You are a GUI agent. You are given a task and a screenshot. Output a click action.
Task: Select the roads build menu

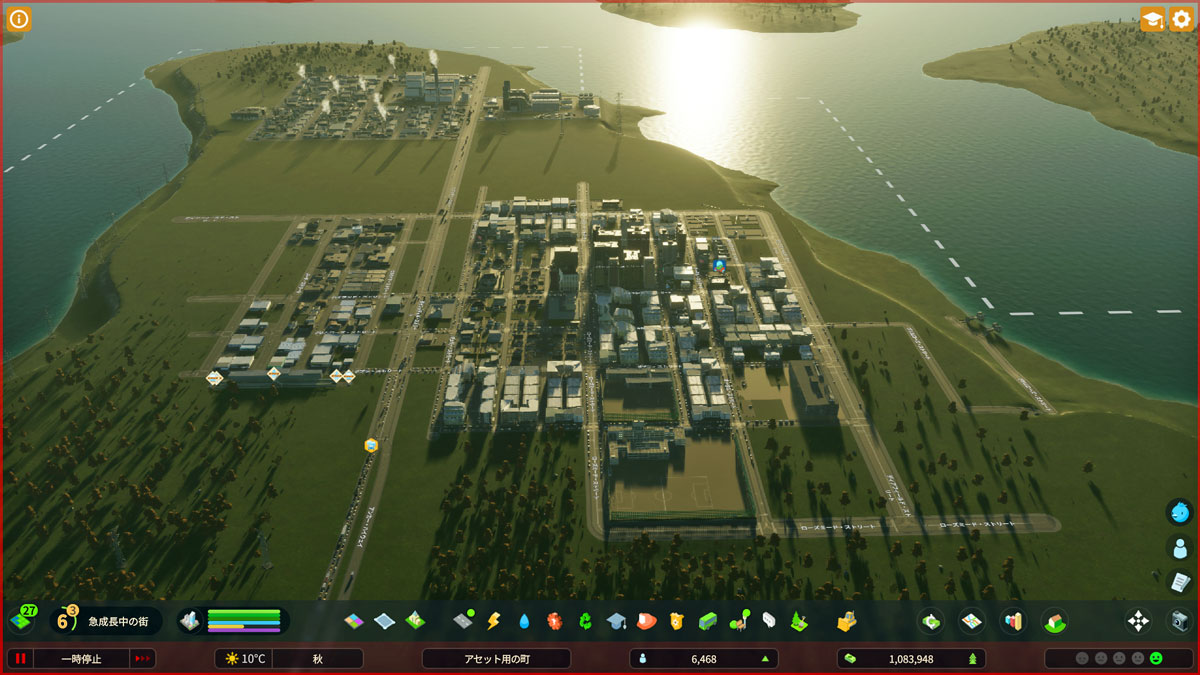463,621
